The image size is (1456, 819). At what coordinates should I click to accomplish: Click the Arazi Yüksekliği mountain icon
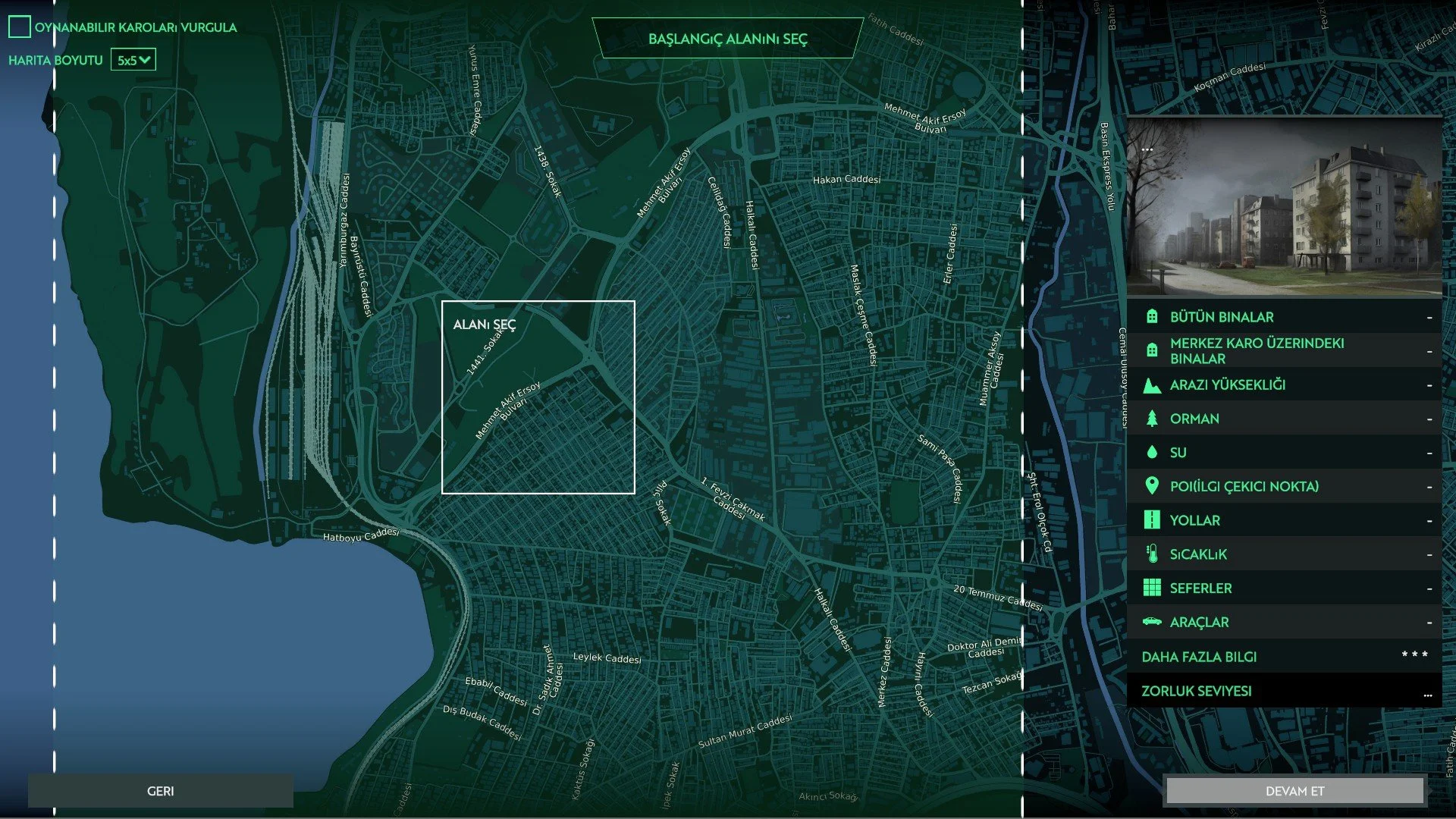1153,384
